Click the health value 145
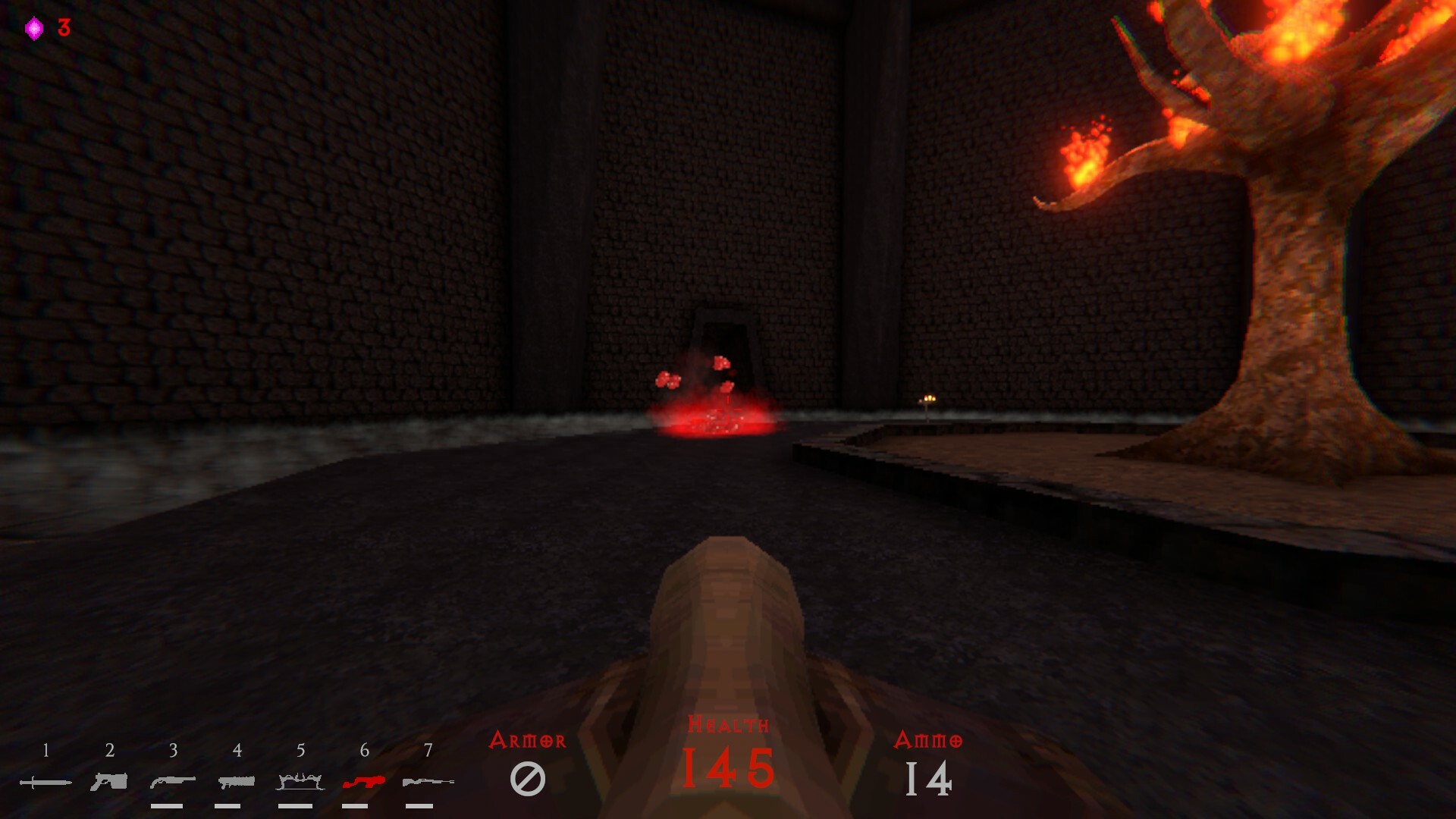 click(726, 770)
